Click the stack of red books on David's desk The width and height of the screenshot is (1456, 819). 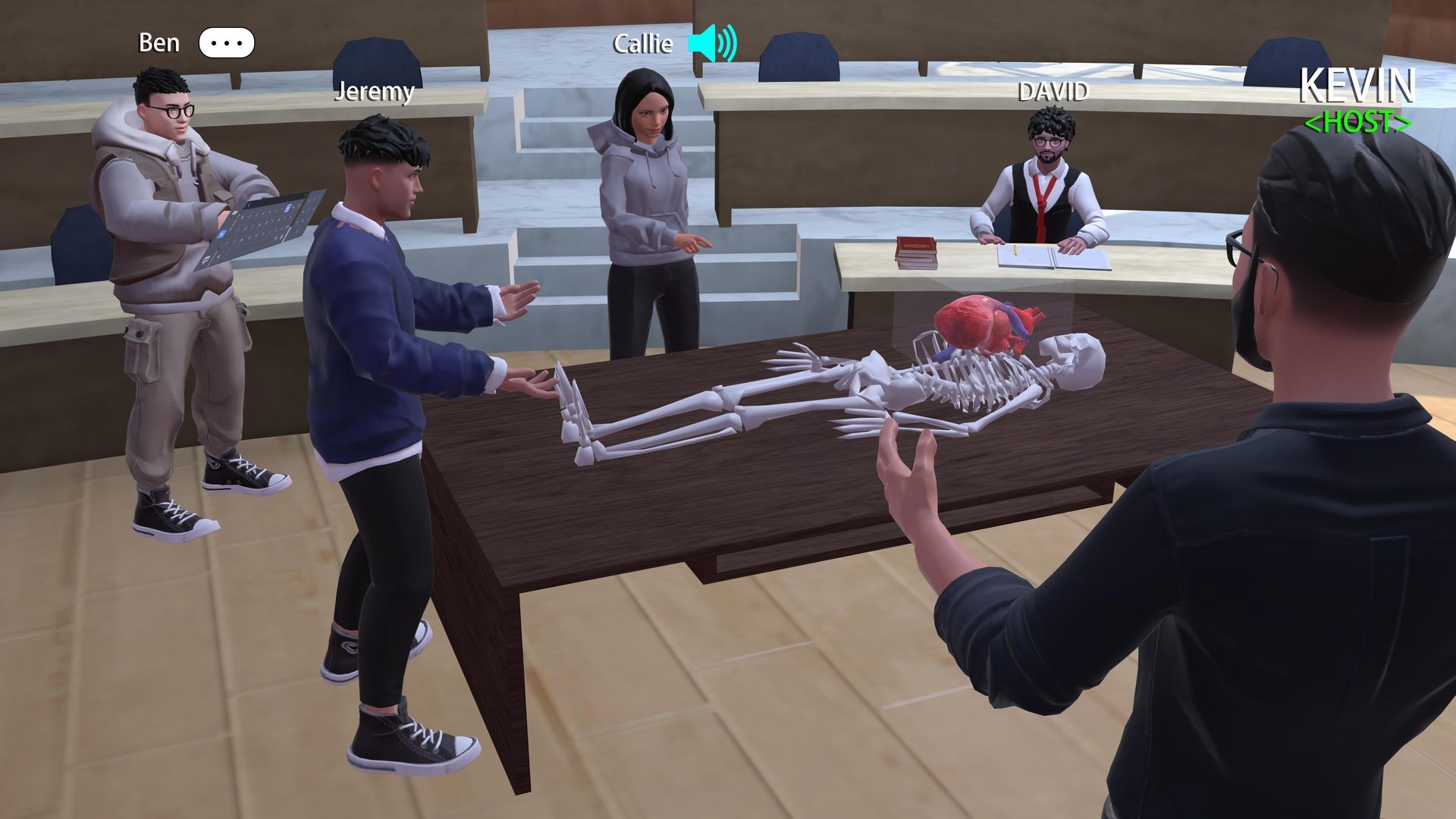click(916, 251)
